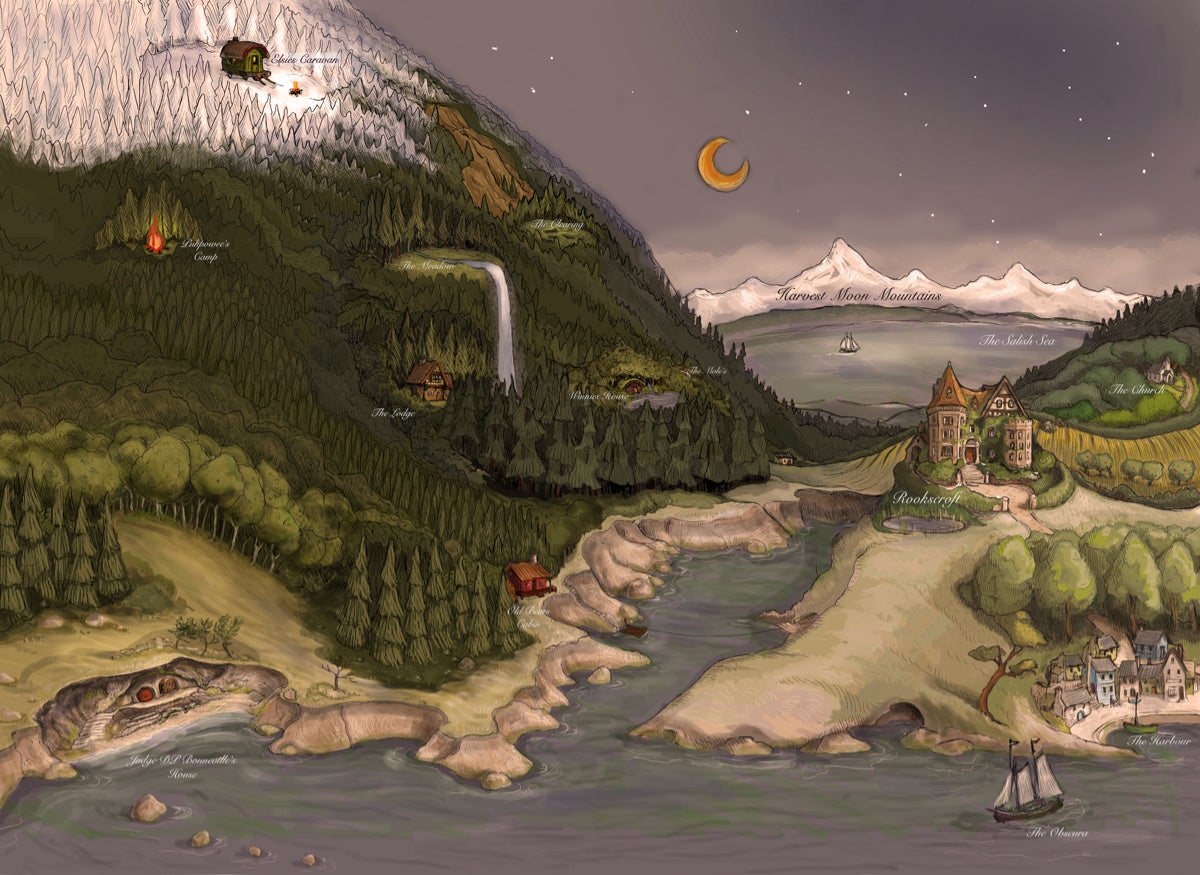Select Elsie's Caravan on the map
This screenshot has height=875, width=1200.
tap(245, 58)
